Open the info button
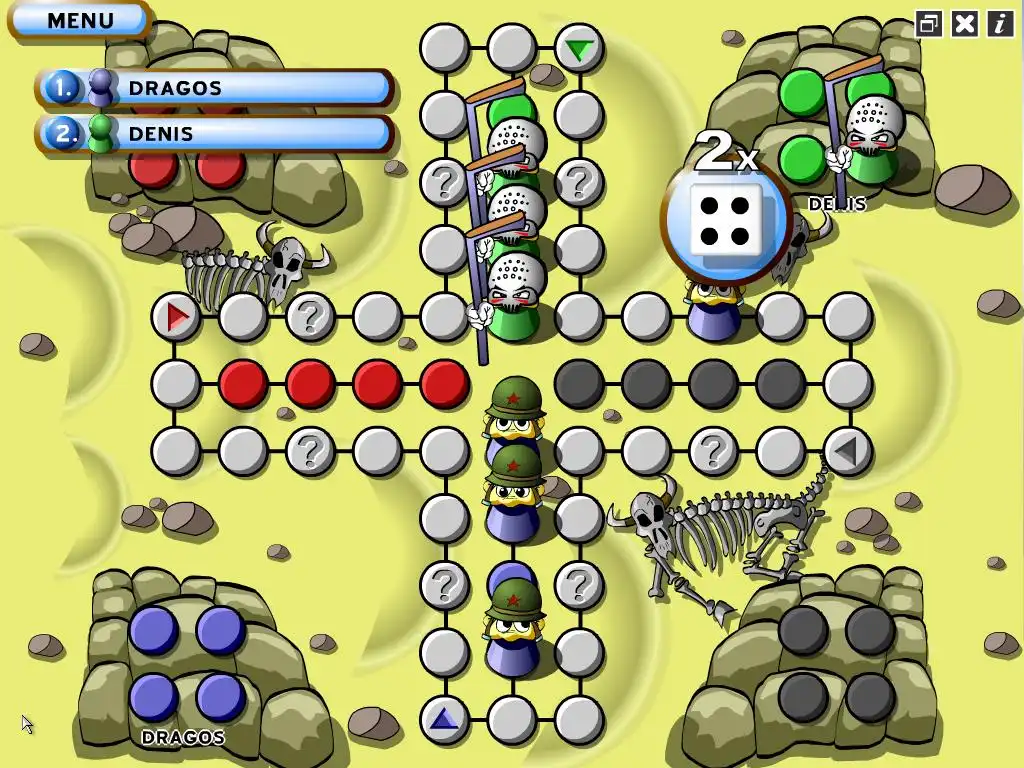1024x768 pixels. pos(1000,24)
